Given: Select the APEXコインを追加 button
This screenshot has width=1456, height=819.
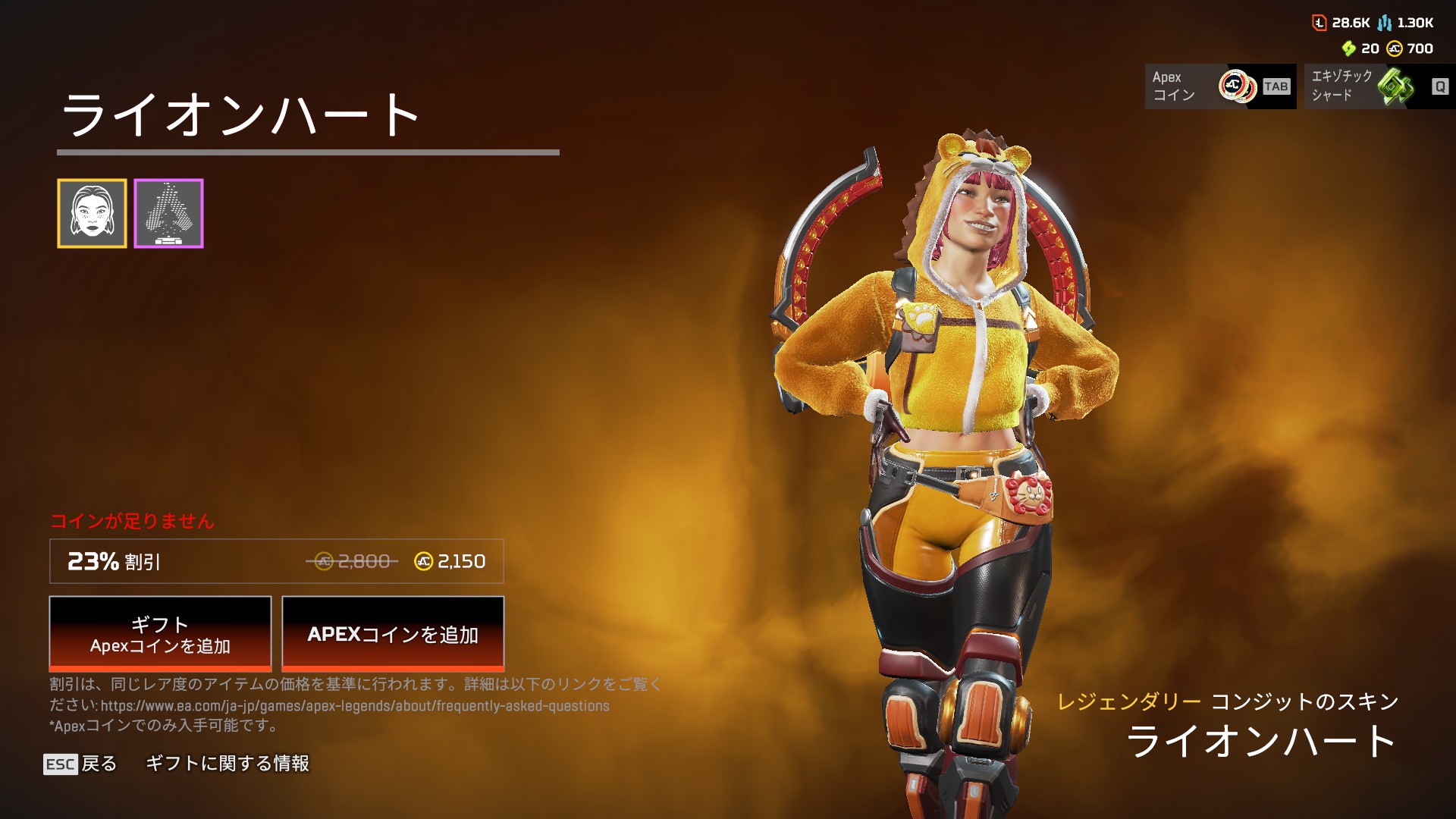Looking at the screenshot, I should click(393, 634).
